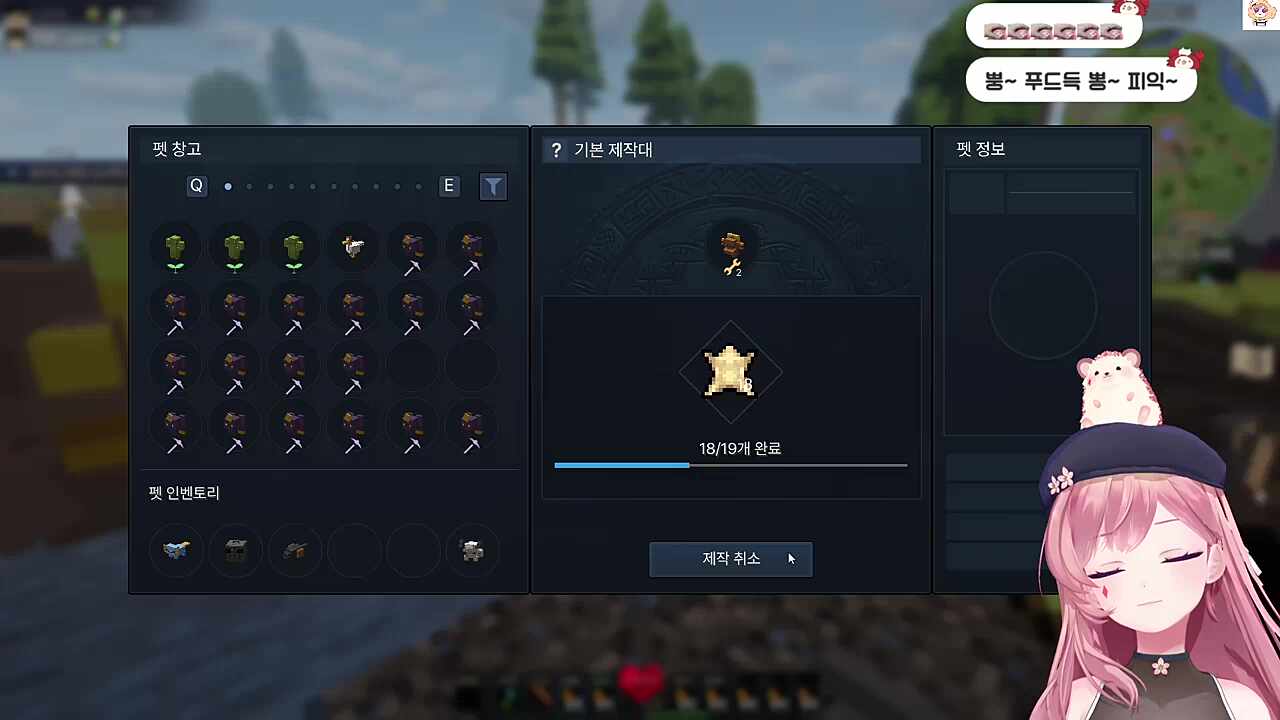Select the first pickaxe mining pet
This screenshot has width=1280, height=720.
412,247
